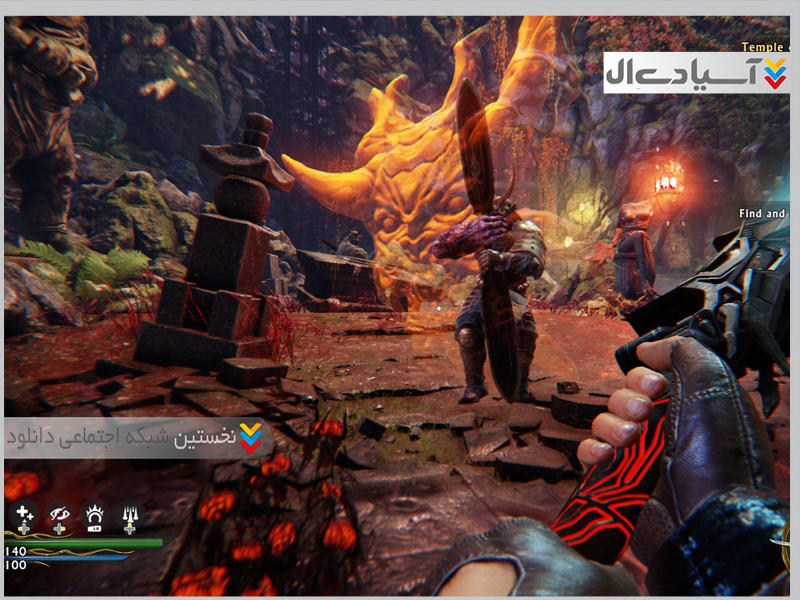The image size is (800, 600).
Task: Cast the rising spikes ability
Action: (x=129, y=516)
